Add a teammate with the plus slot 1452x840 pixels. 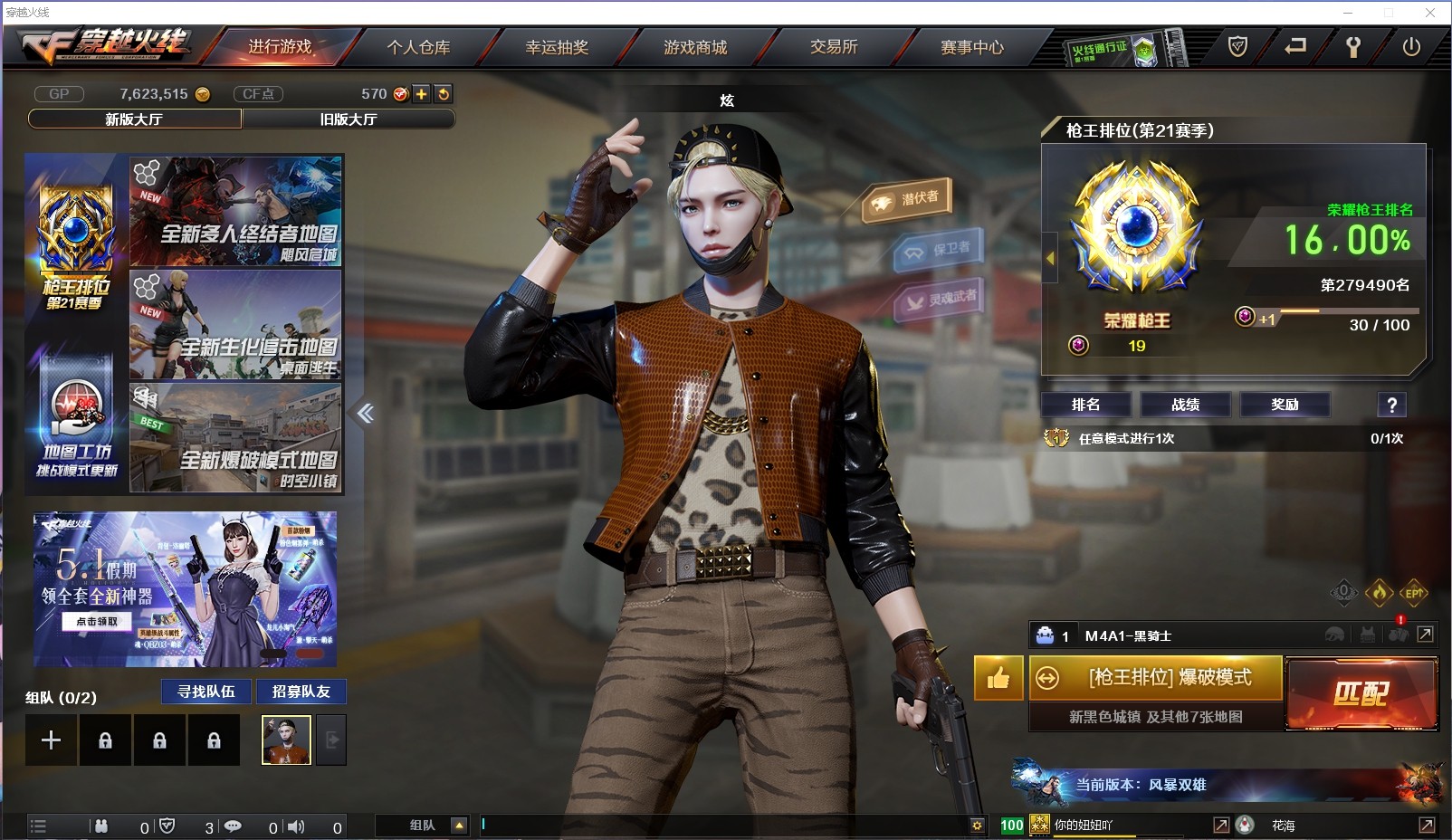click(51, 740)
